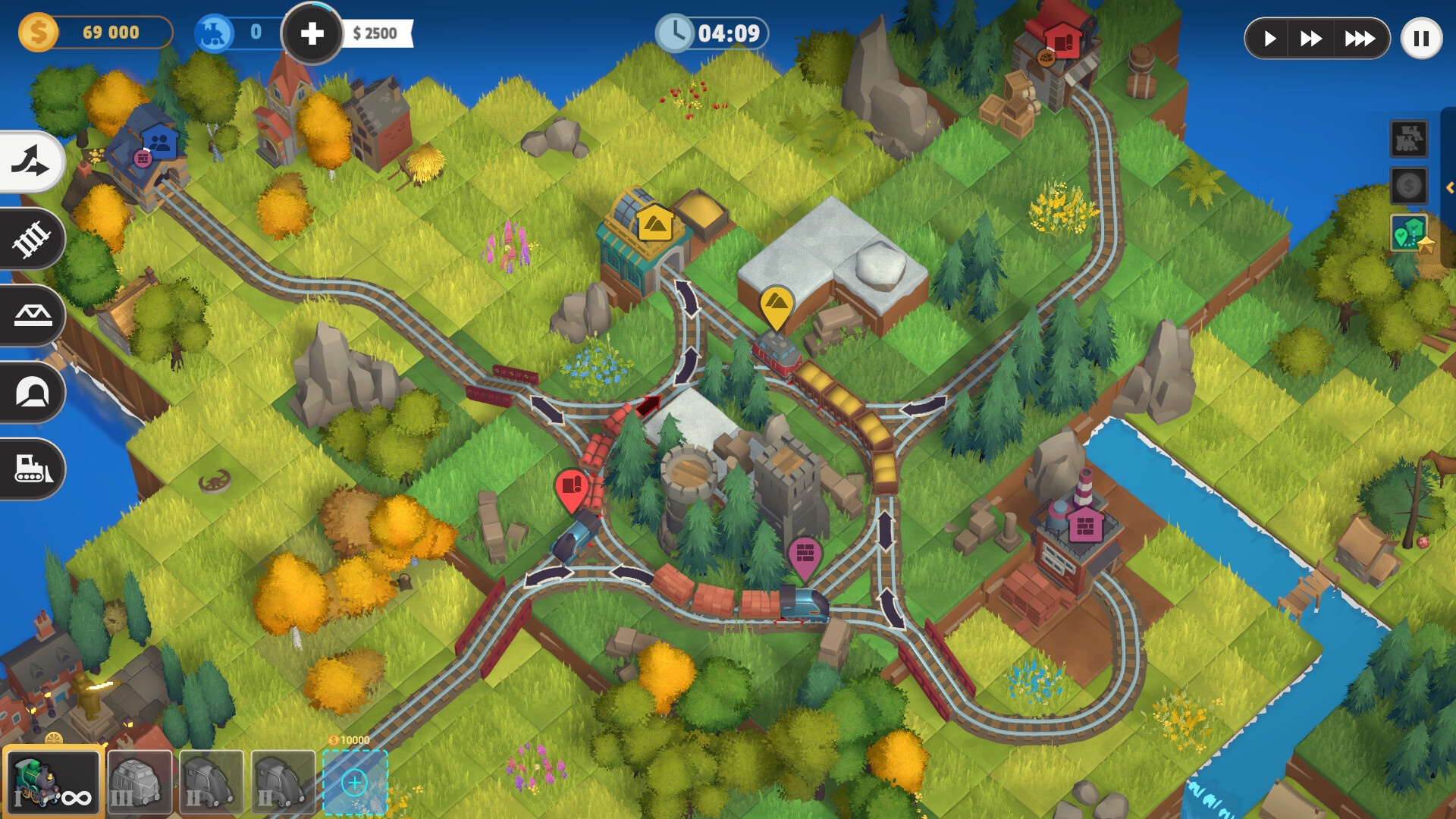The width and height of the screenshot is (1456, 819).
Task: Pick the tunnel building tool
Action: tap(32, 392)
